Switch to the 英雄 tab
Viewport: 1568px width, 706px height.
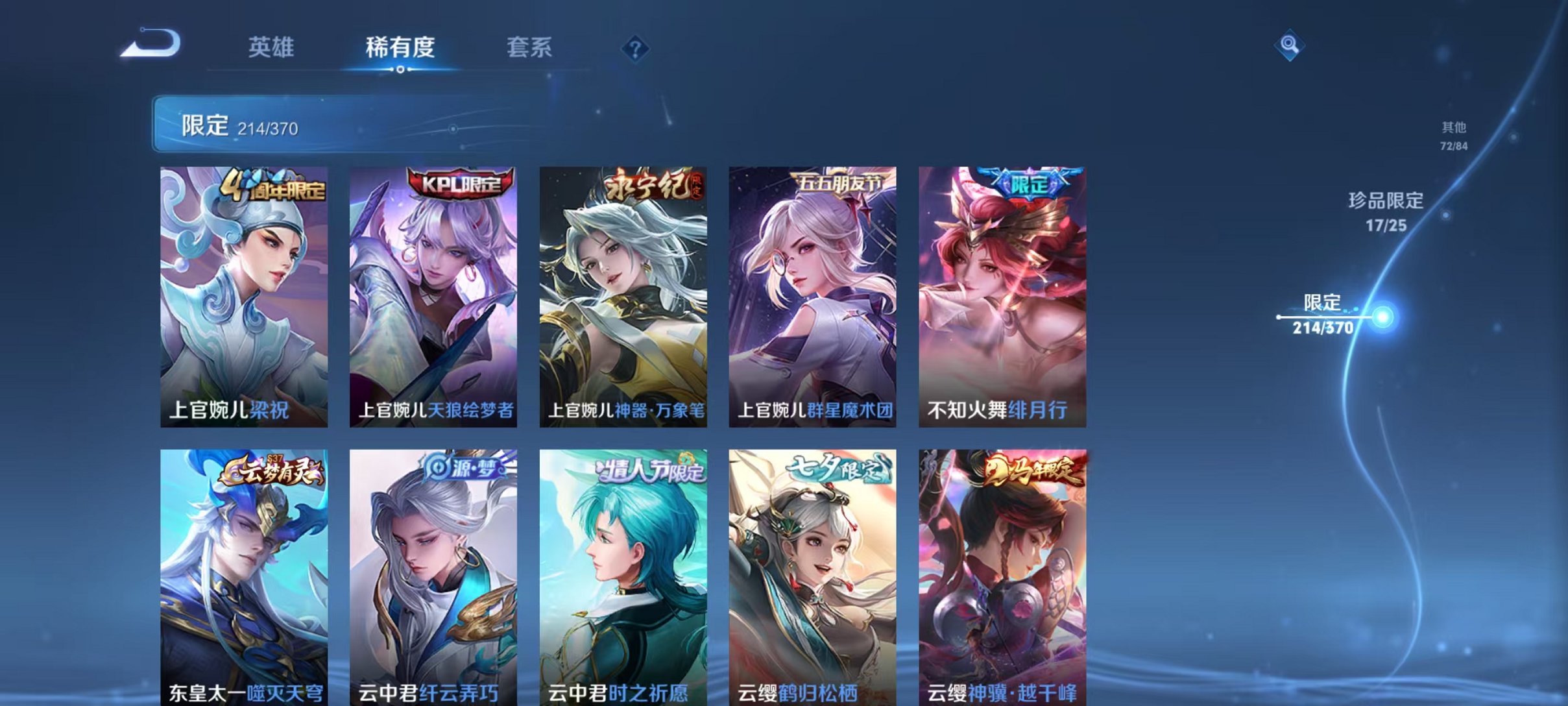[x=272, y=47]
